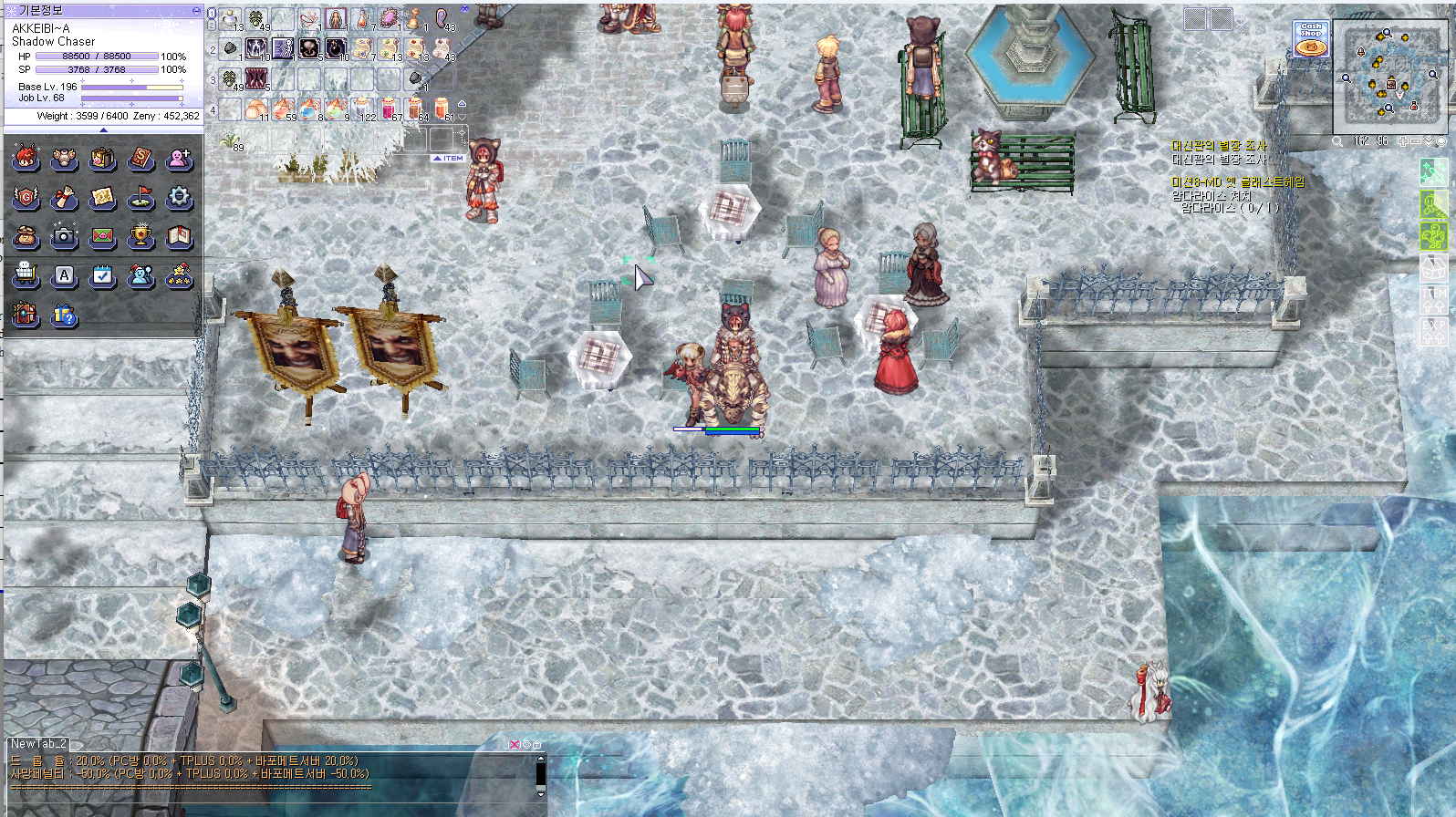Open the red S skill book icon
The image size is (1456, 817).
(140, 158)
